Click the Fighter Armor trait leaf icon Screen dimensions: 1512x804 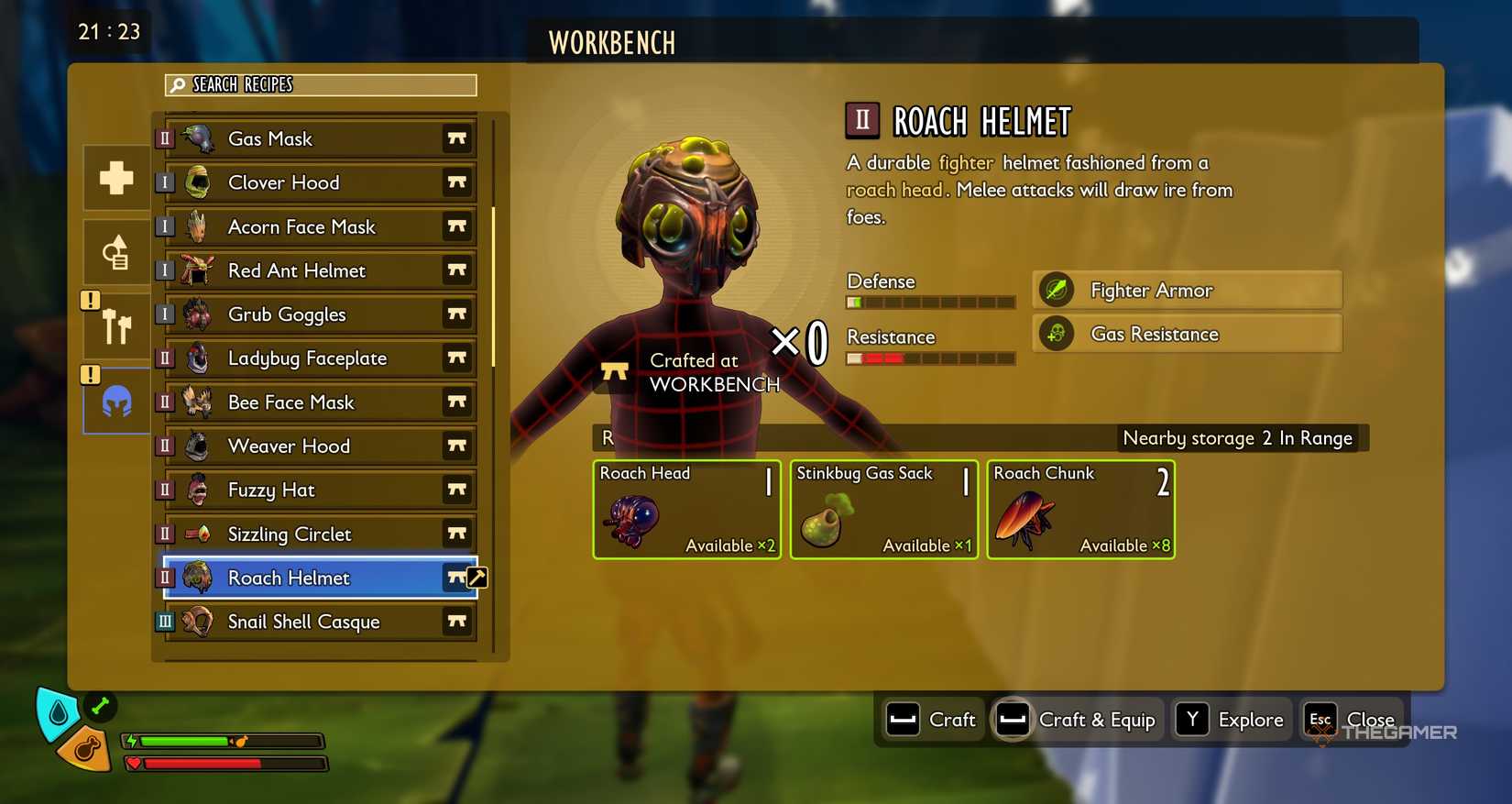coord(1056,289)
